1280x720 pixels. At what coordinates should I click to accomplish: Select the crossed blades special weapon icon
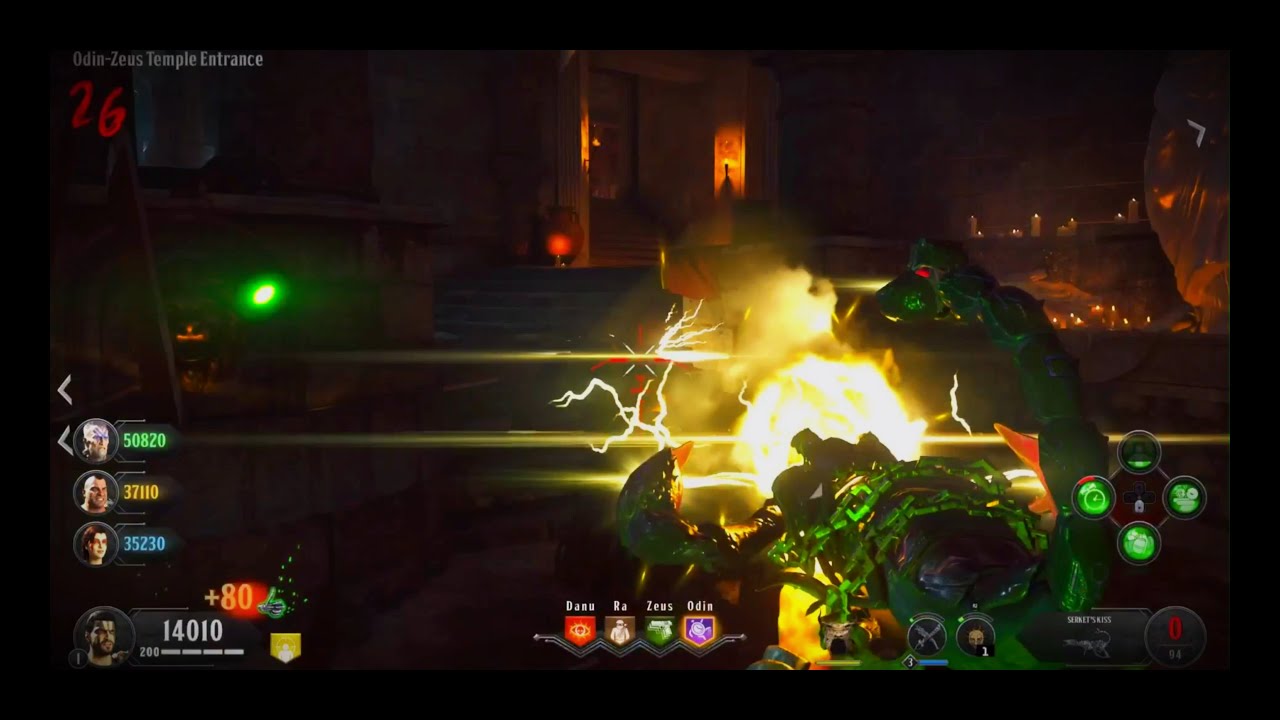click(x=927, y=636)
